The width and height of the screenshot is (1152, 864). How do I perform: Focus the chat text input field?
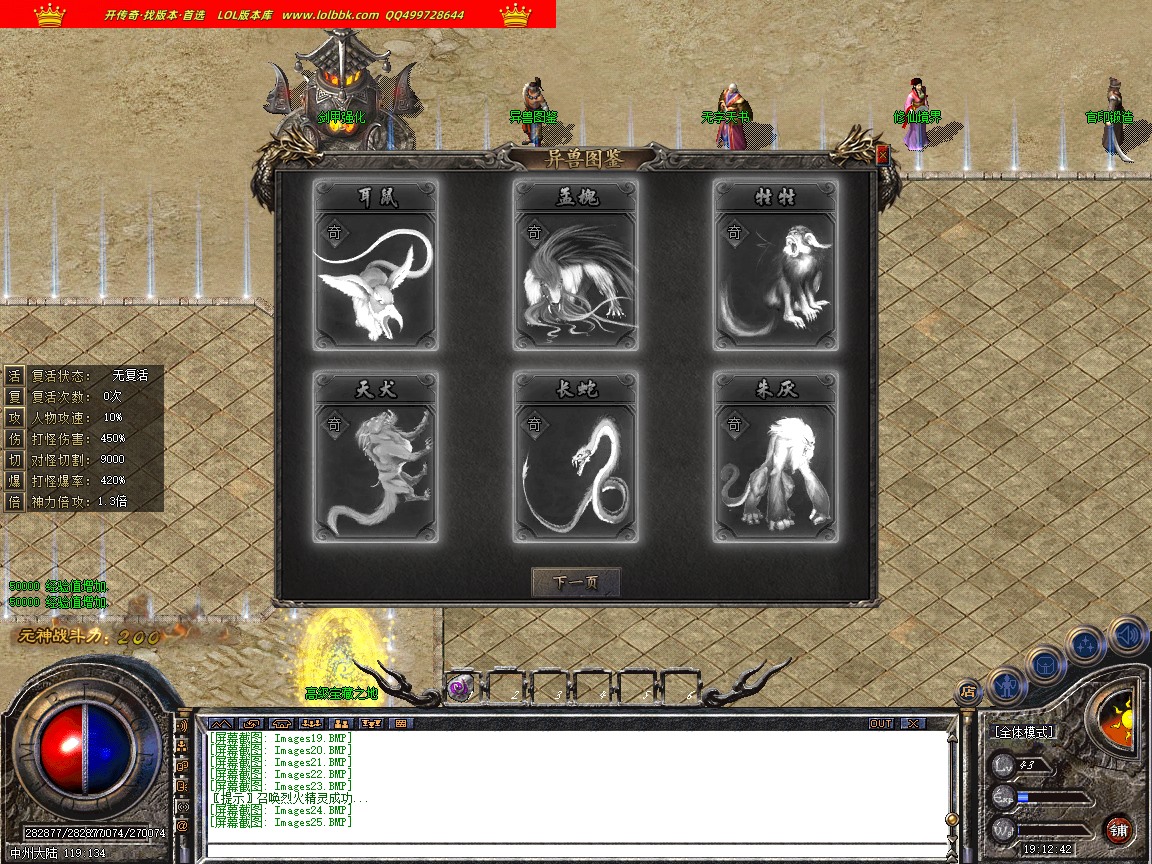575,851
